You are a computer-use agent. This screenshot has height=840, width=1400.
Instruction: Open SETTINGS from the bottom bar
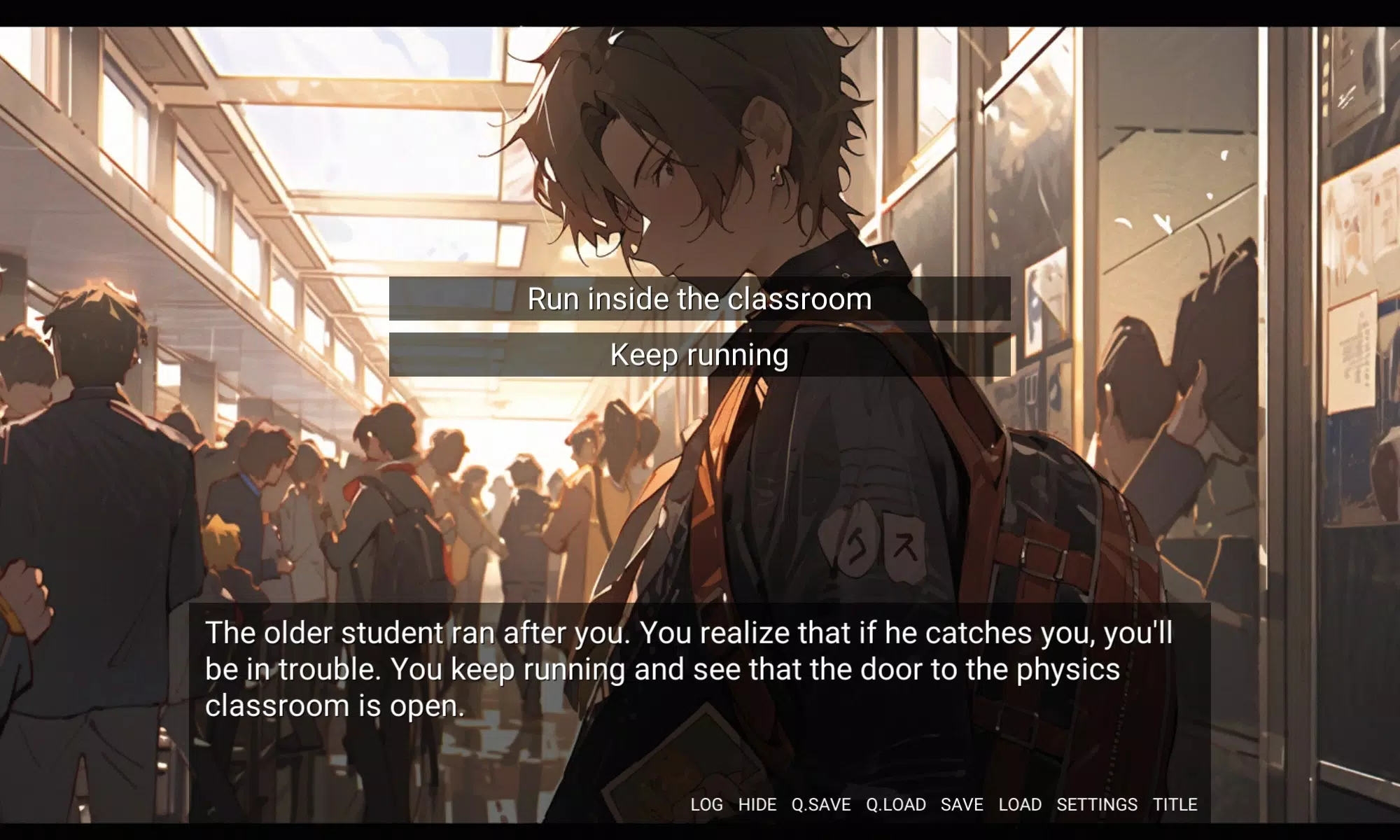pyautogui.click(x=1097, y=805)
